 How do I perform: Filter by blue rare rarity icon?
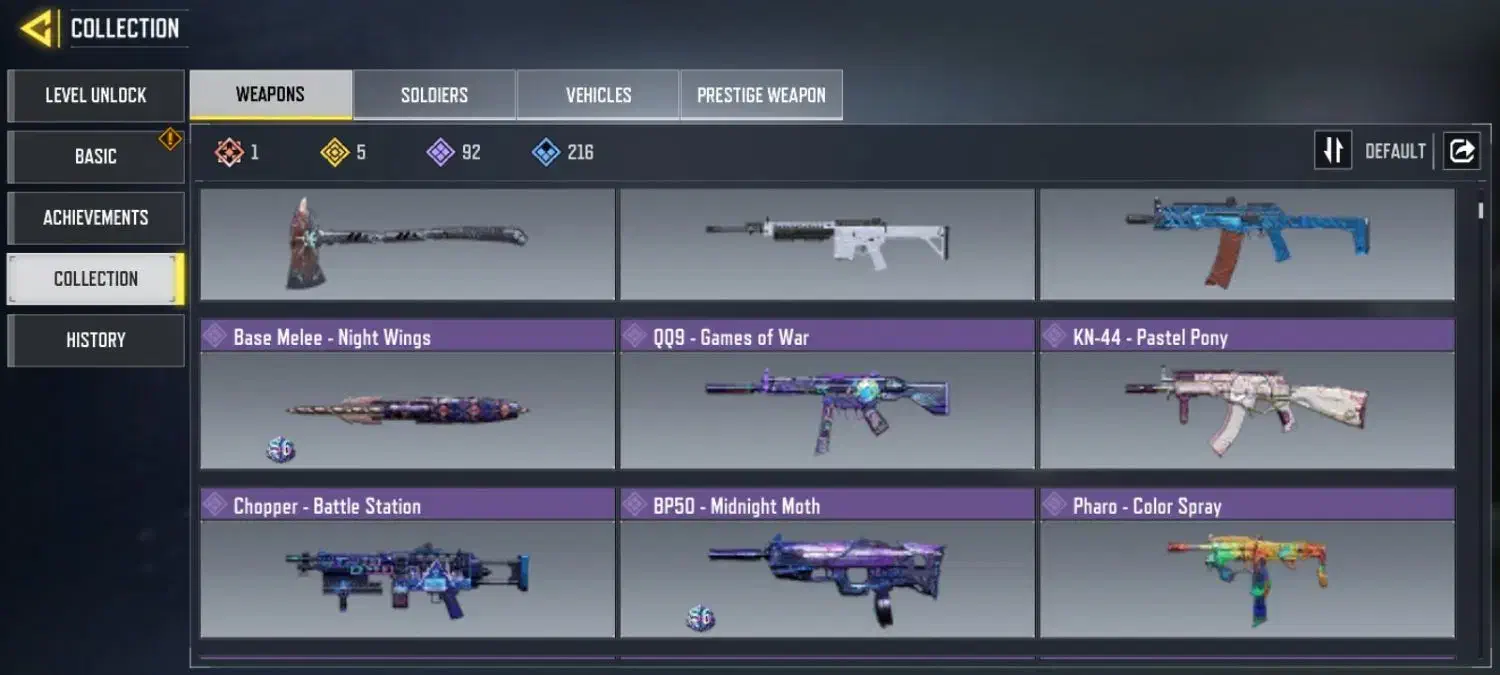point(546,152)
